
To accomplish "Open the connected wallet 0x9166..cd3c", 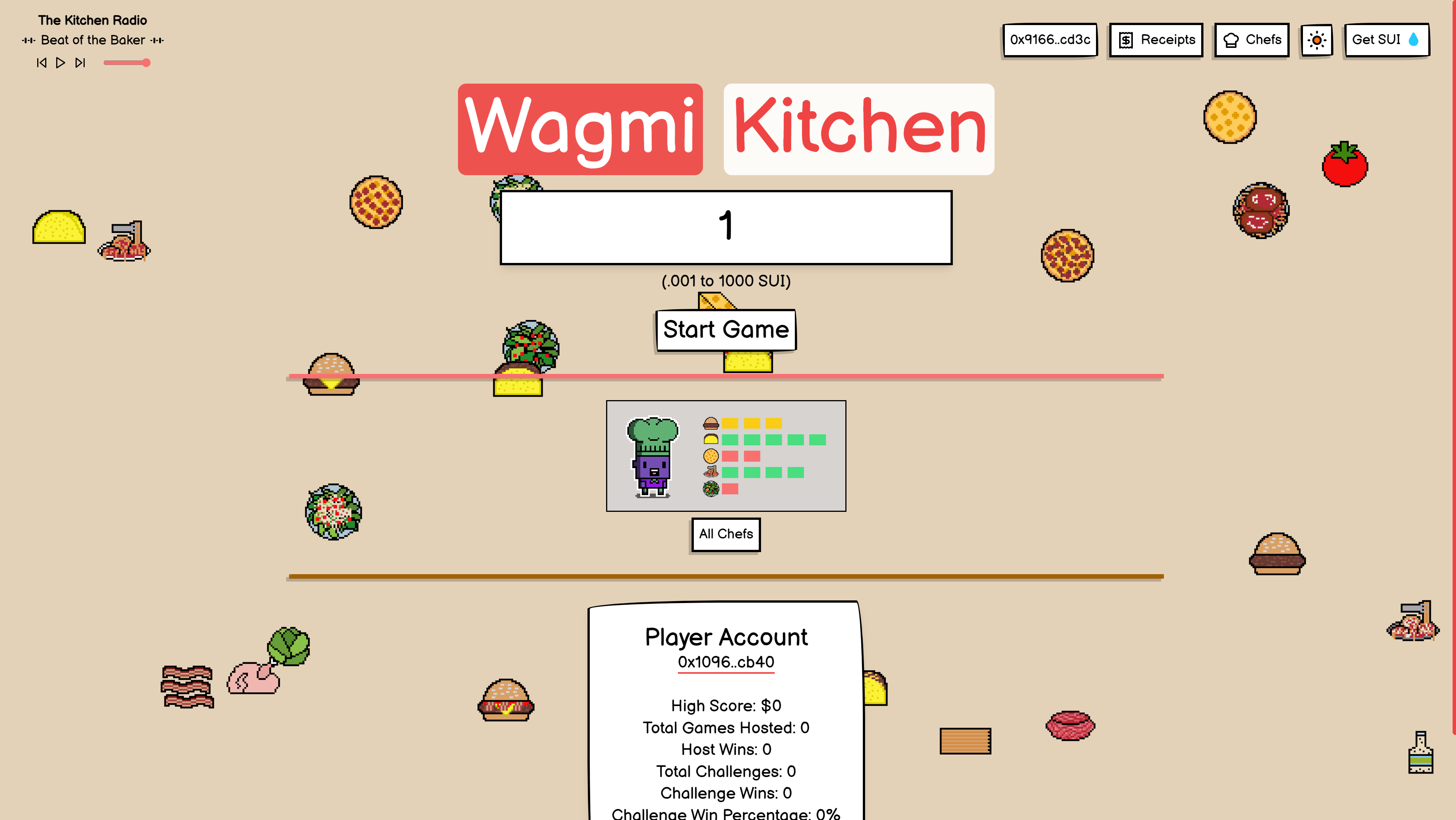I will pyautogui.click(x=1050, y=40).
